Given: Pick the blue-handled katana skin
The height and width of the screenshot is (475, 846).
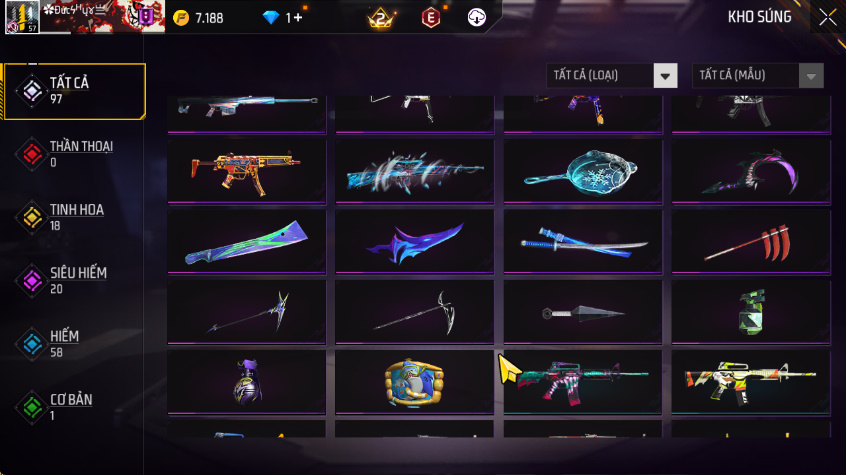Looking at the screenshot, I should 582,242.
